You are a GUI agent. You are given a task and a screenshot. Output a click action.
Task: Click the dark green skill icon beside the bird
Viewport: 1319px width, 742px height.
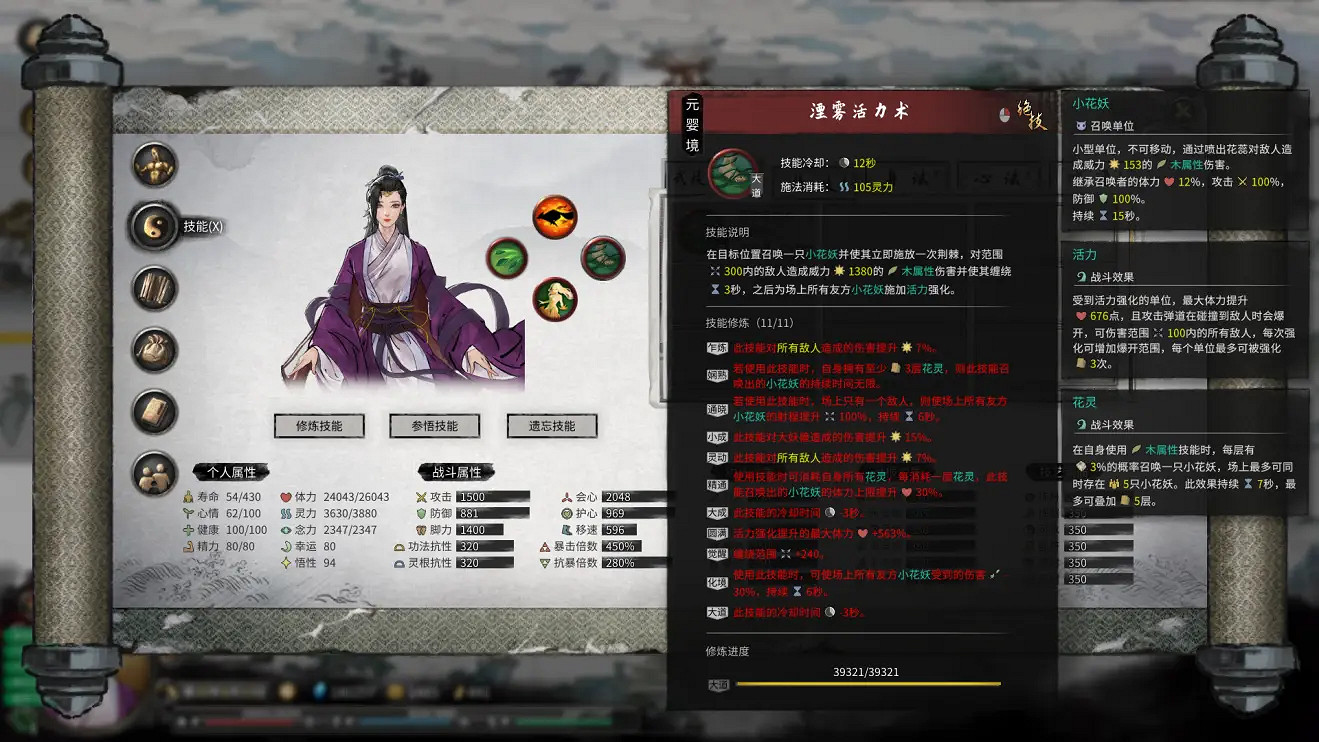coord(603,260)
